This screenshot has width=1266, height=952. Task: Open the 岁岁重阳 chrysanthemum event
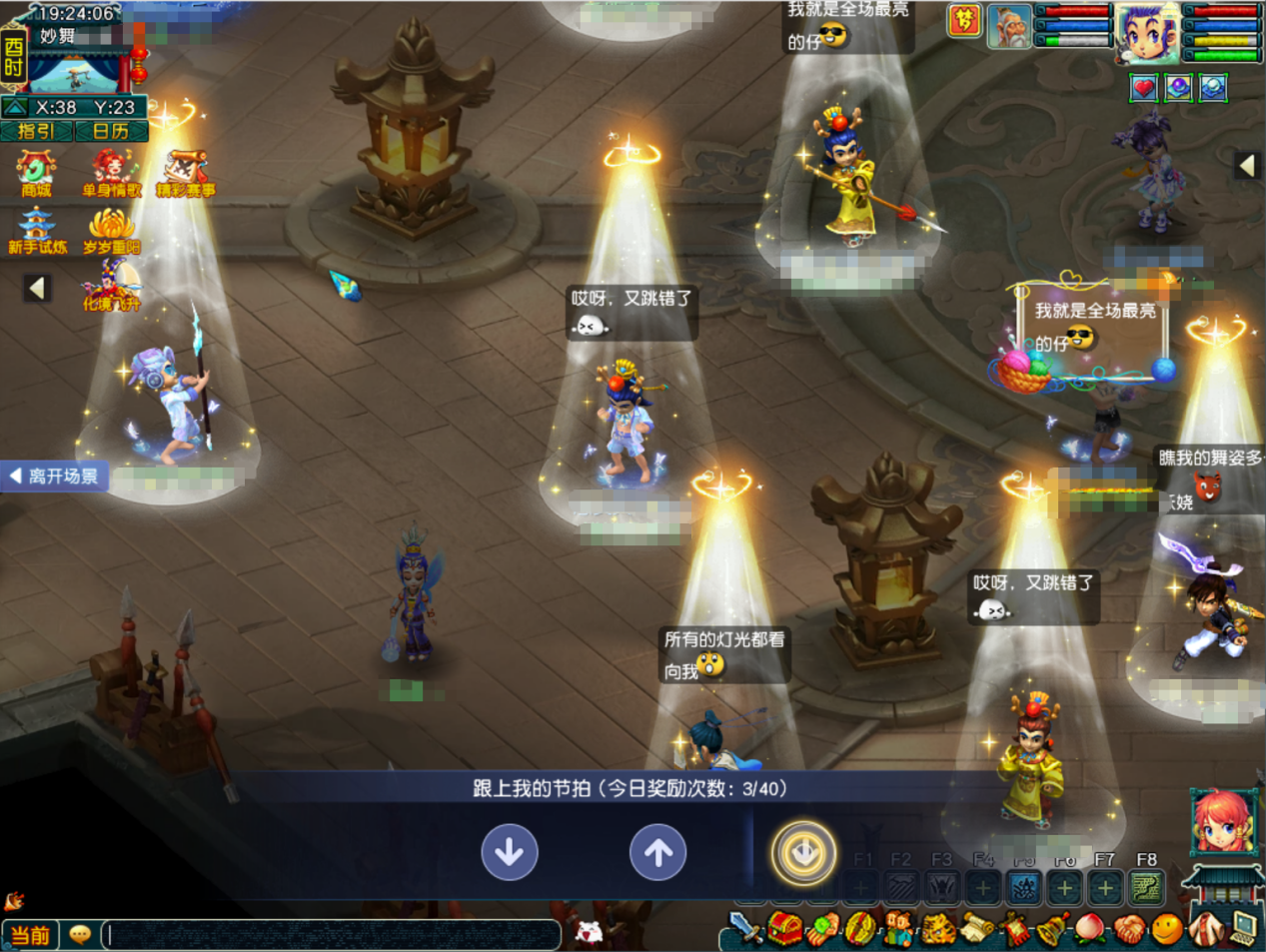(111, 231)
